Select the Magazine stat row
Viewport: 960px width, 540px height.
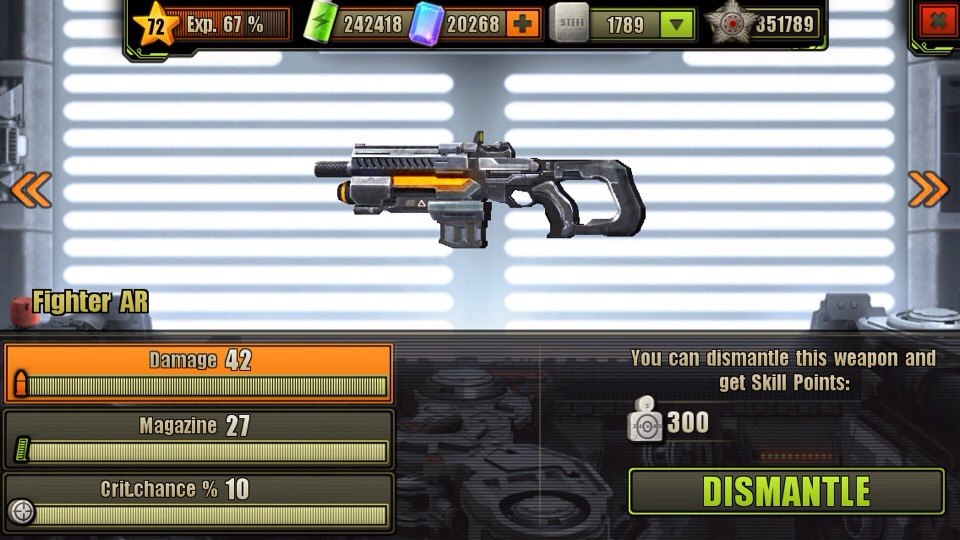198,438
